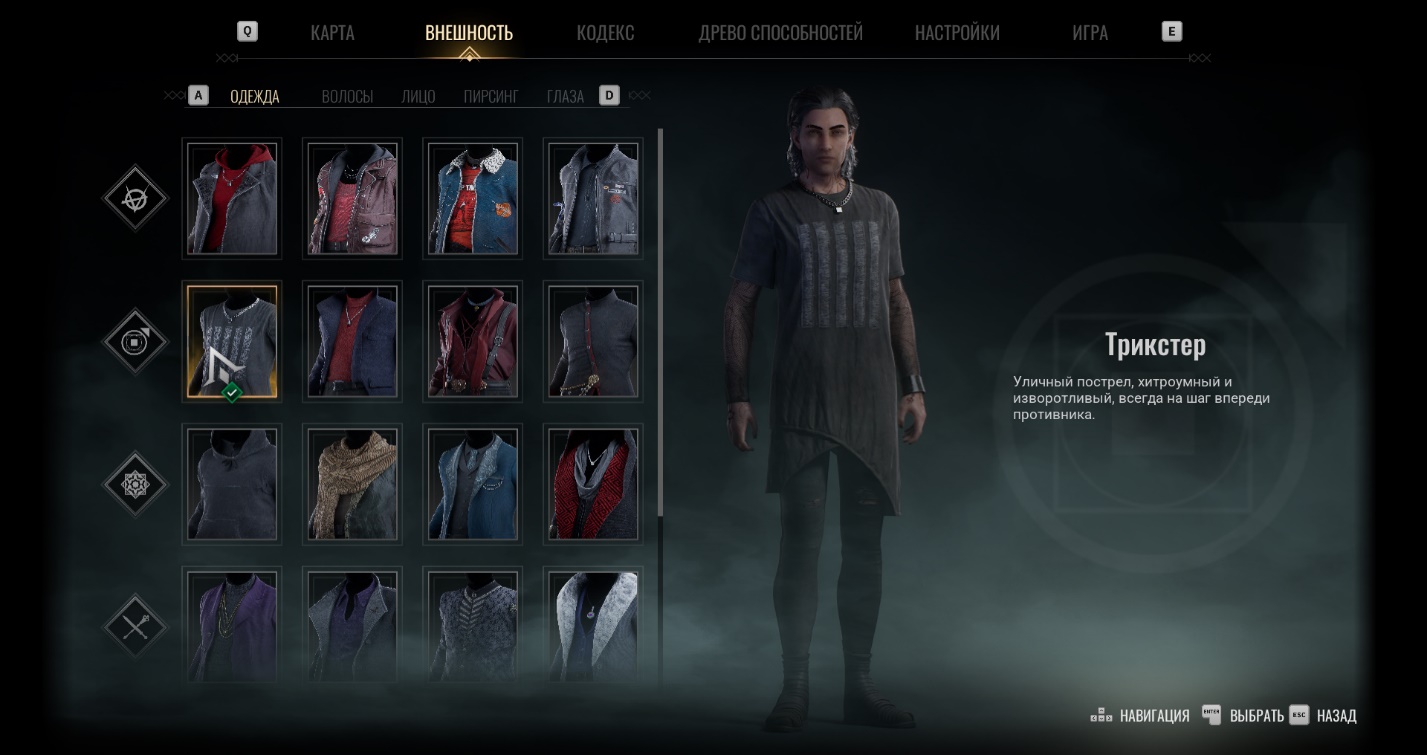1427x755 pixels.
Task: Select the Игра tab
Action: (x=1089, y=33)
